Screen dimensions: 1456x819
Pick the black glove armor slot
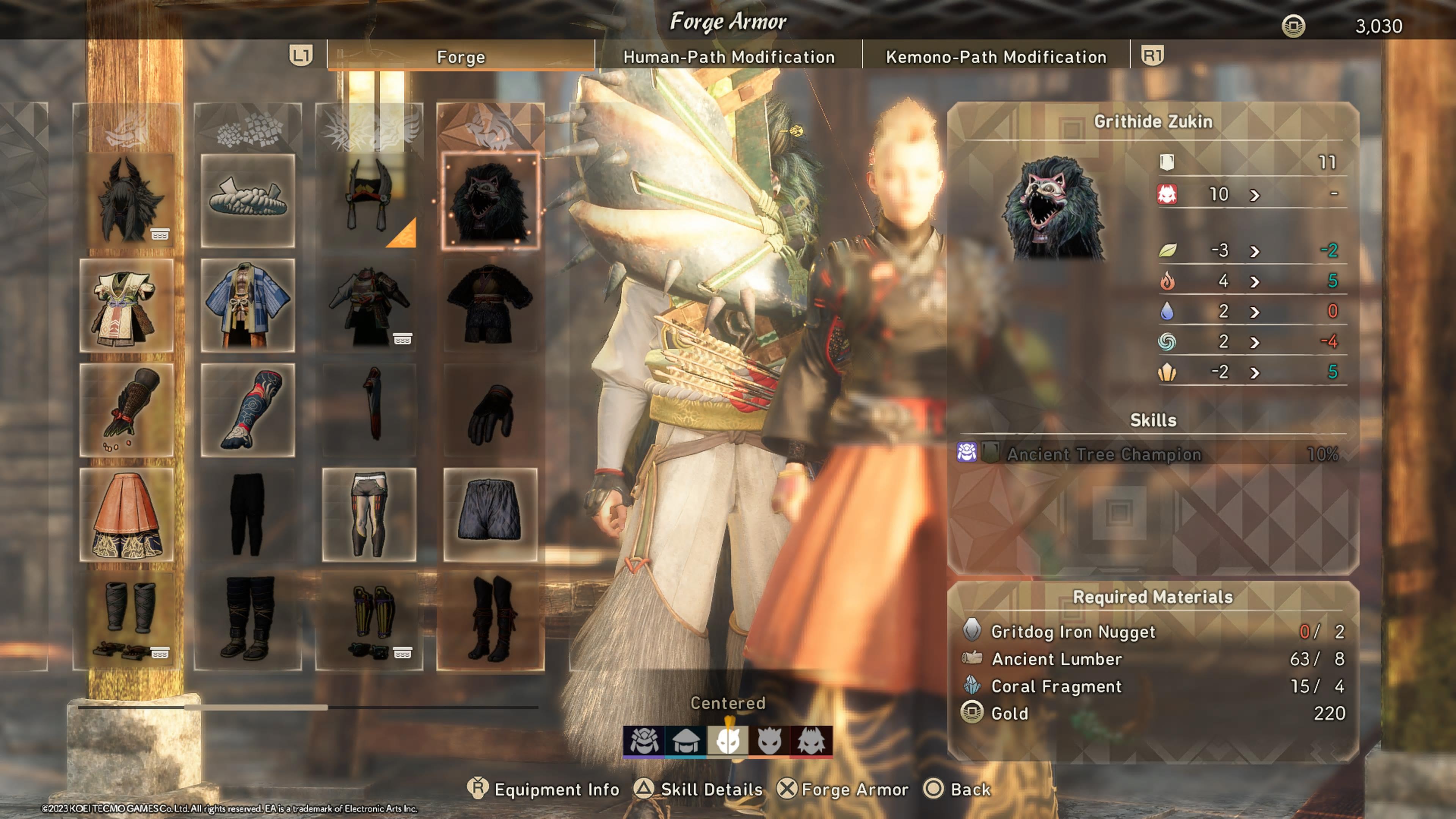point(490,410)
